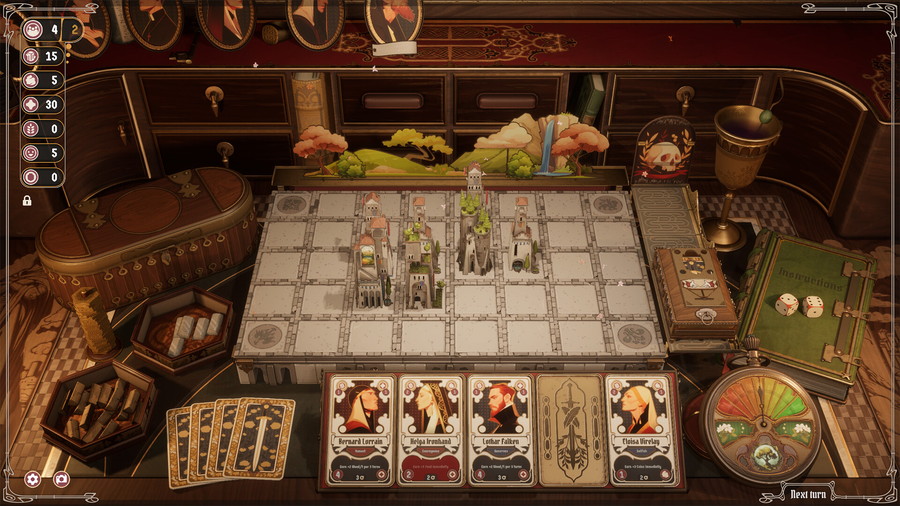
Task: Choose the Helga Ironhand card
Action: (x=431, y=430)
